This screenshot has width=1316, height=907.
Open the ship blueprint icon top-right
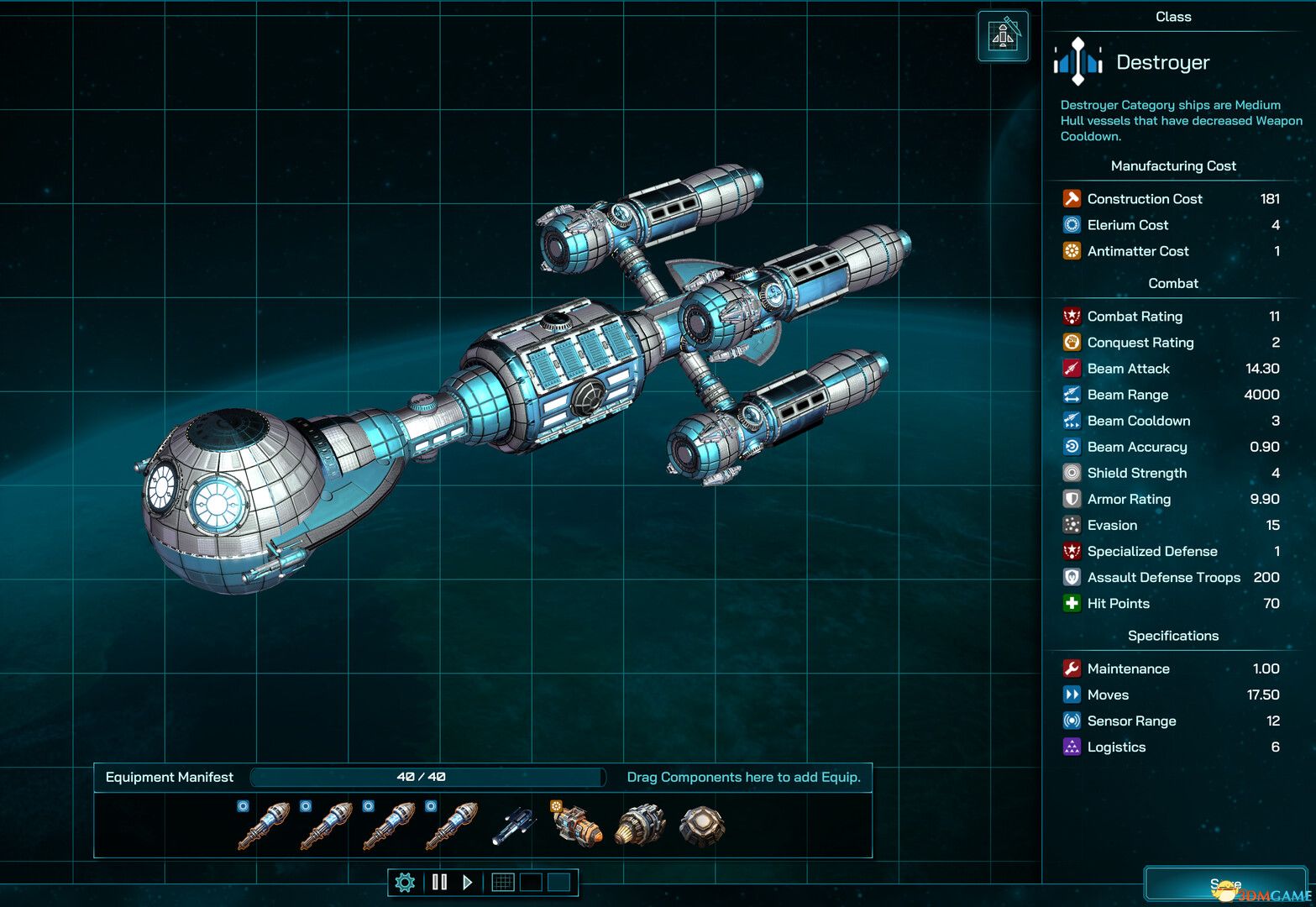click(x=1003, y=36)
